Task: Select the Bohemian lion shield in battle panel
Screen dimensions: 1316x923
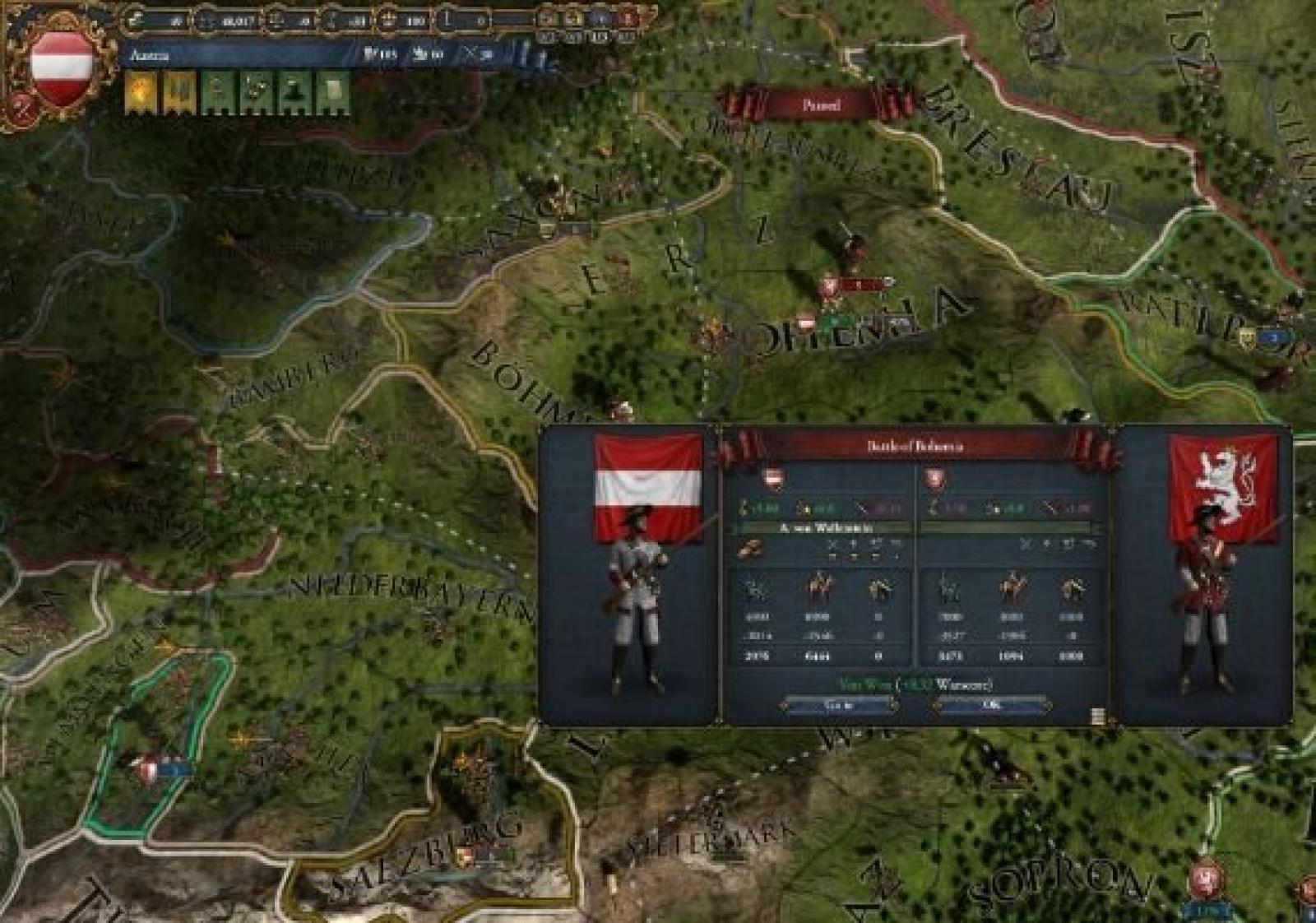Action: 935,479
